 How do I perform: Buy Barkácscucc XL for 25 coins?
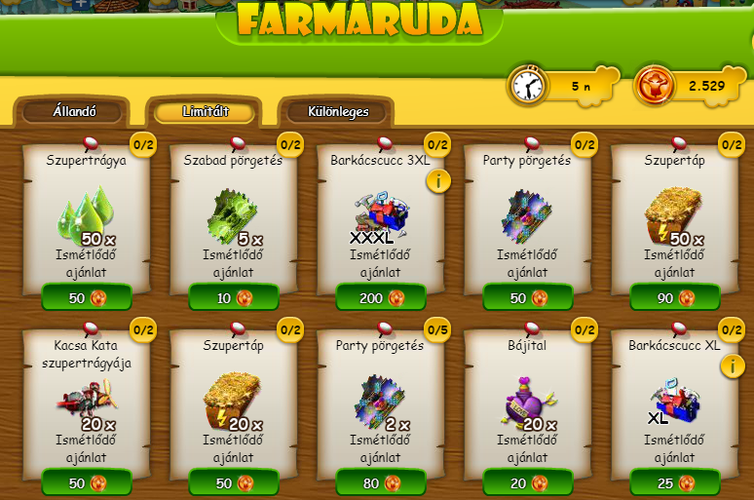675,483
